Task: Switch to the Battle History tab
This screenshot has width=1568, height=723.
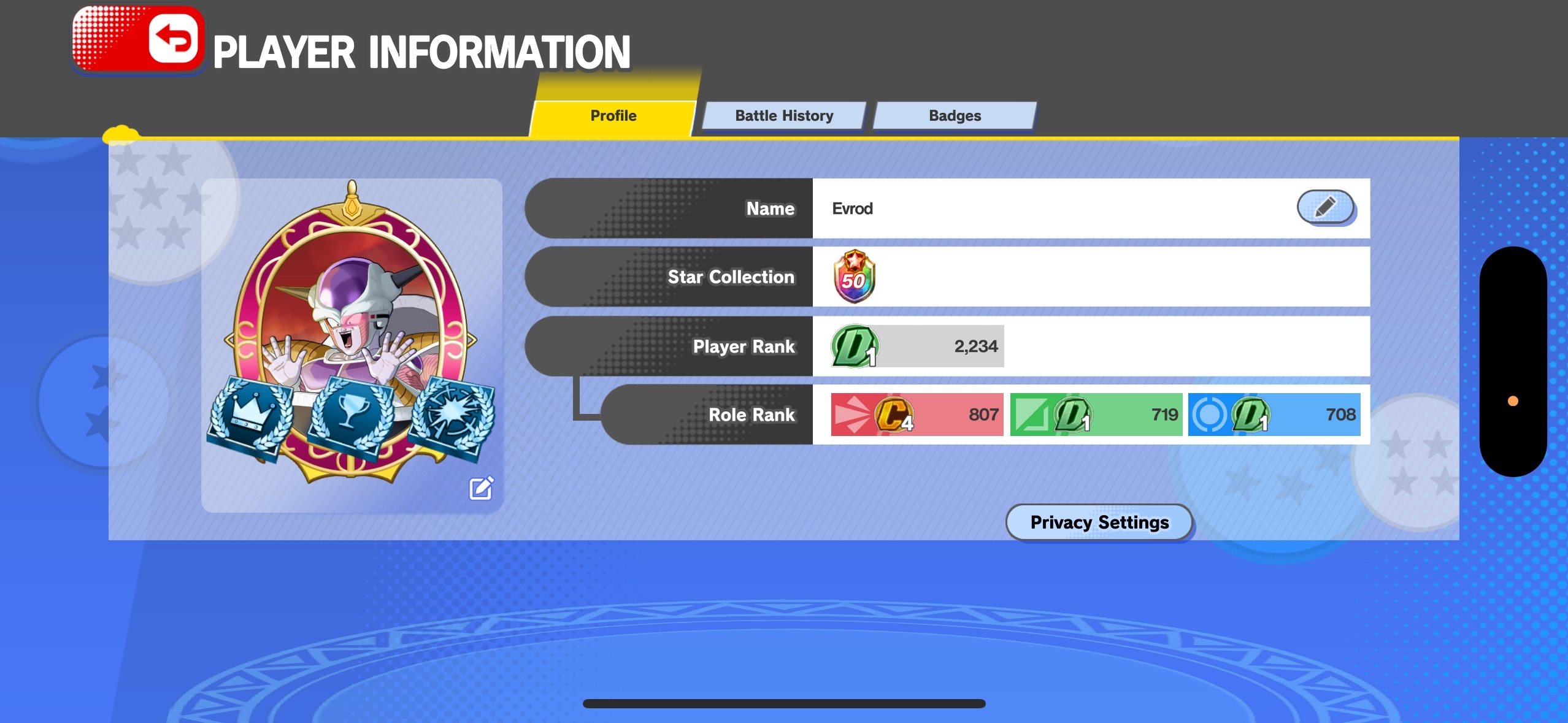Action: click(x=783, y=116)
